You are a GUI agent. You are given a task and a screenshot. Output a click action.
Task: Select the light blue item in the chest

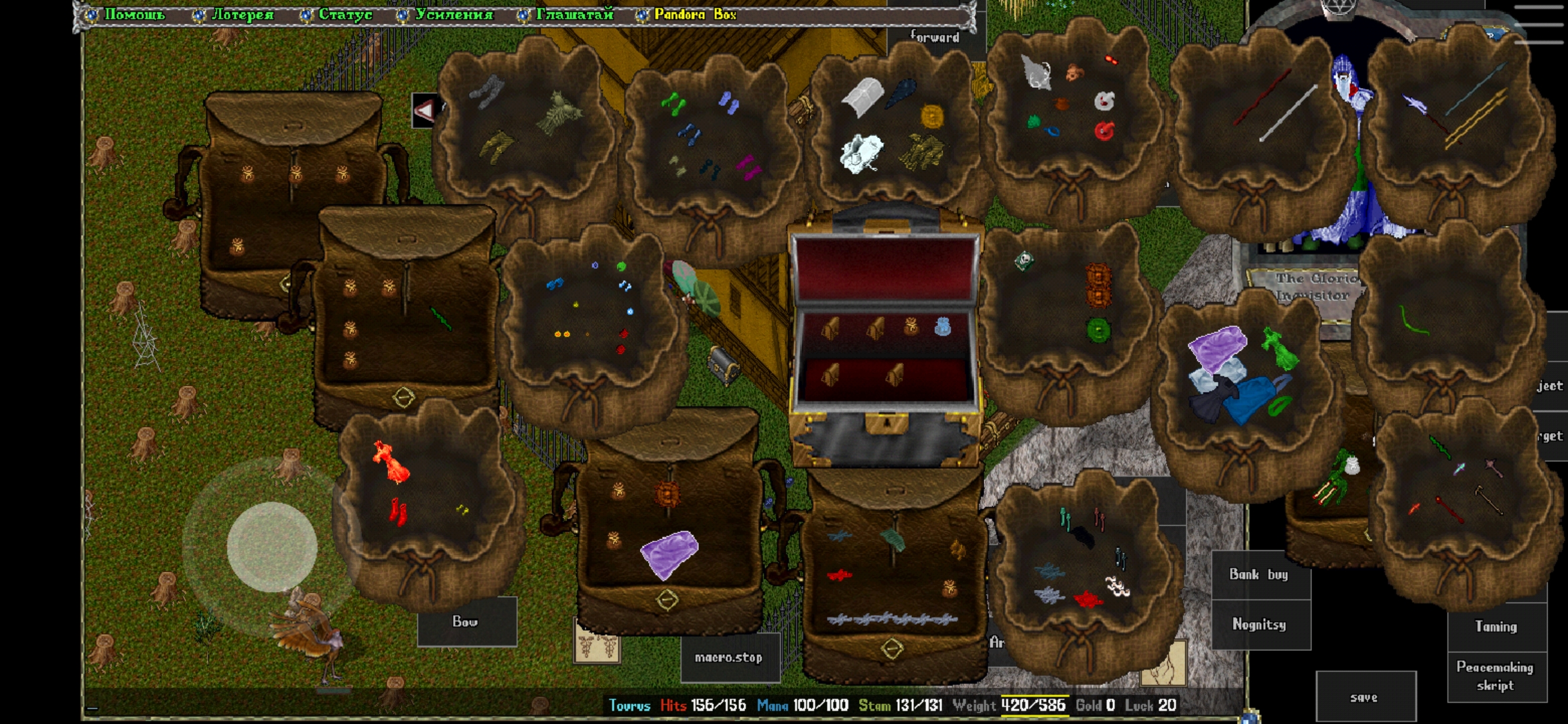pos(942,326)
